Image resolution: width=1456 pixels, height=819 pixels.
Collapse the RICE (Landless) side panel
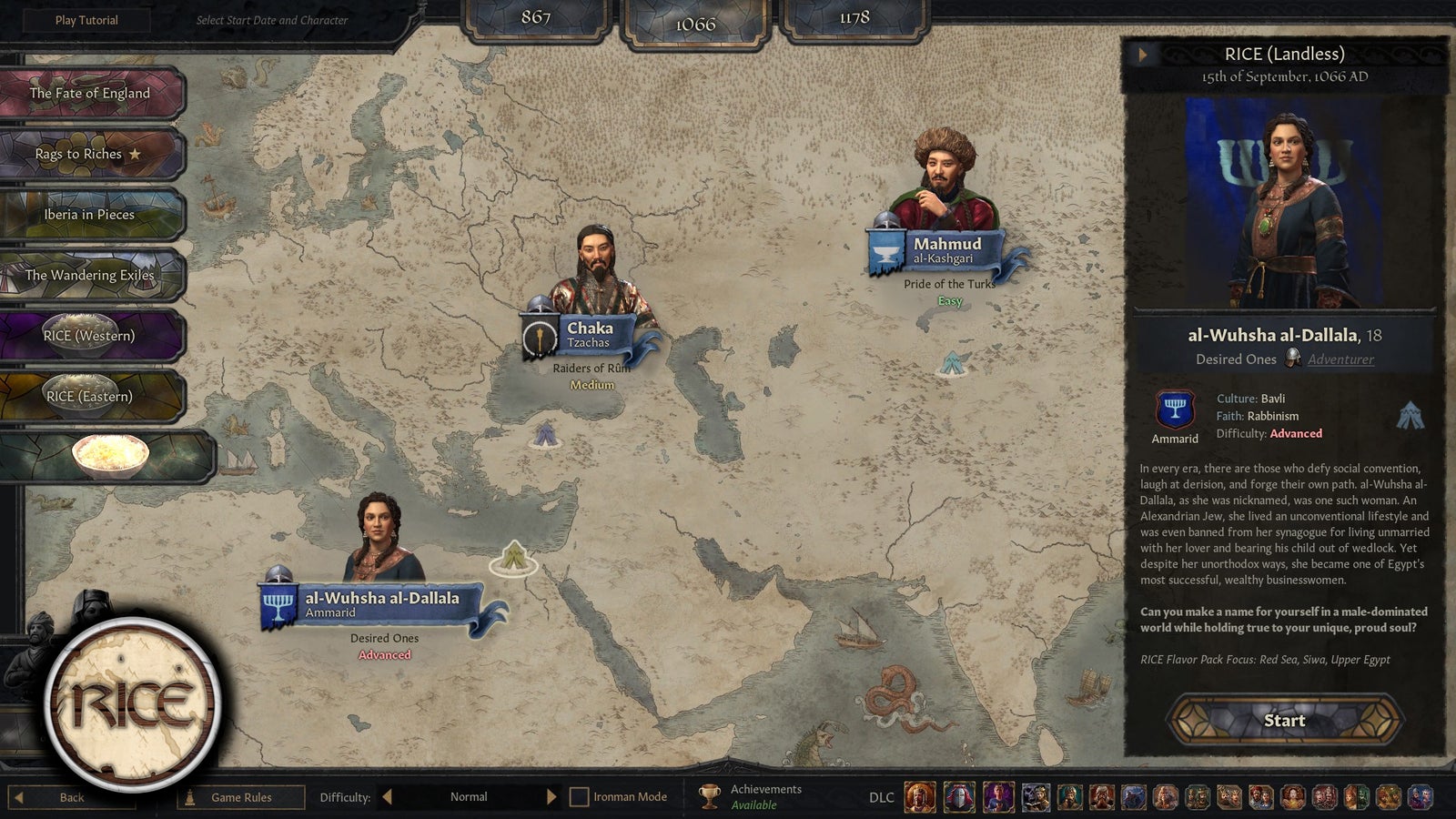[x=1141, y=55]
